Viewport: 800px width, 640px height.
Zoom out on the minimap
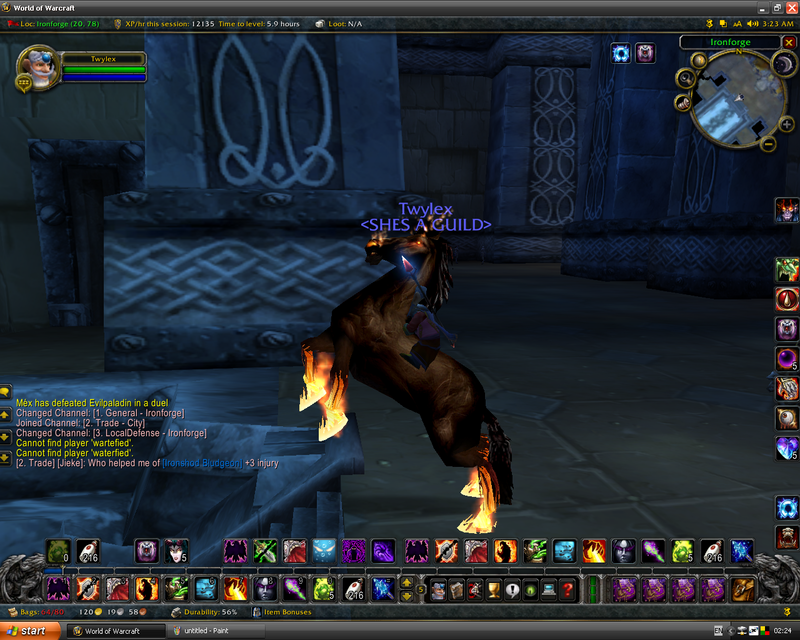(769, 143)
